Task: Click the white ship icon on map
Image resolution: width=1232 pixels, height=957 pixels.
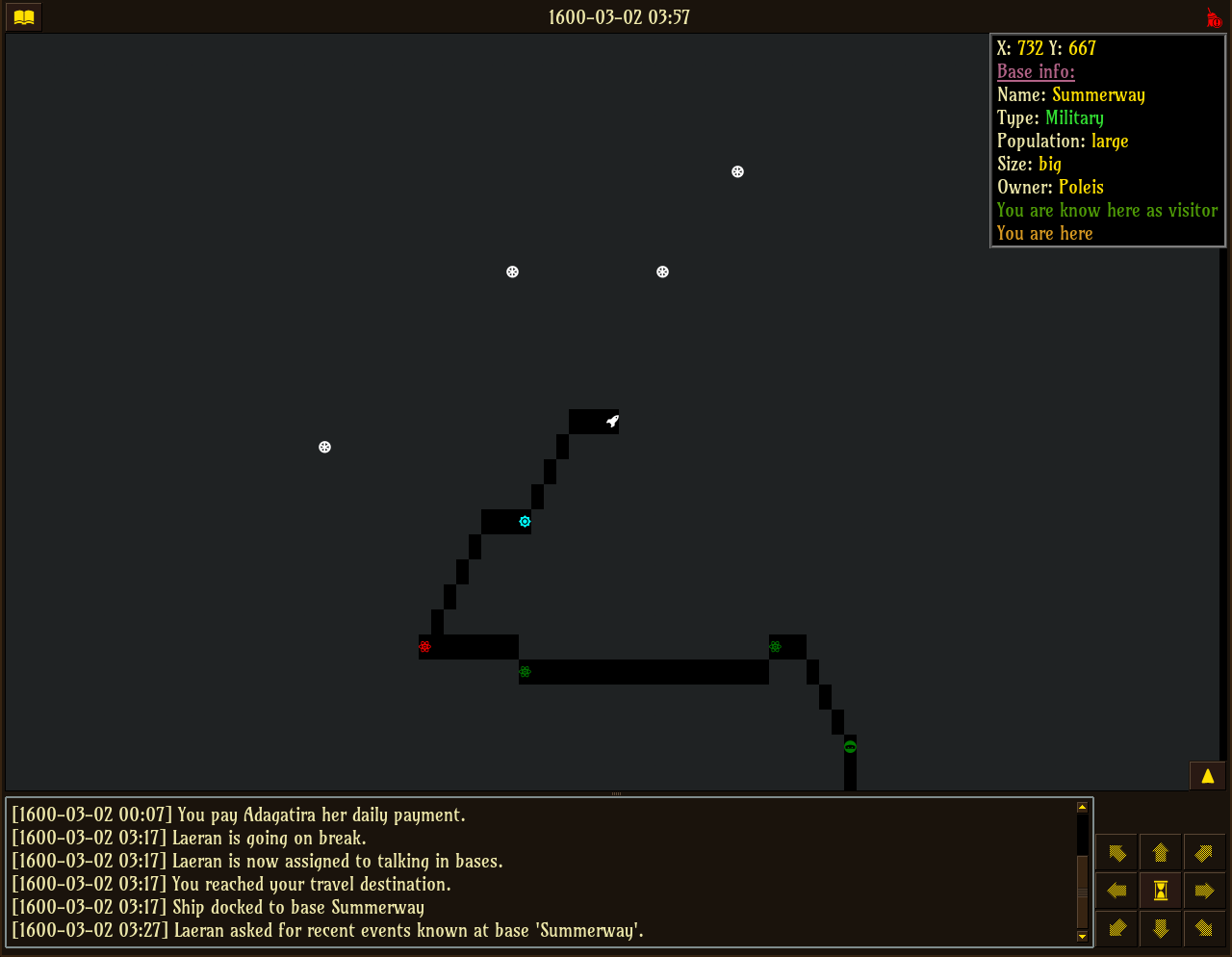Action: [x=612, y=421]
